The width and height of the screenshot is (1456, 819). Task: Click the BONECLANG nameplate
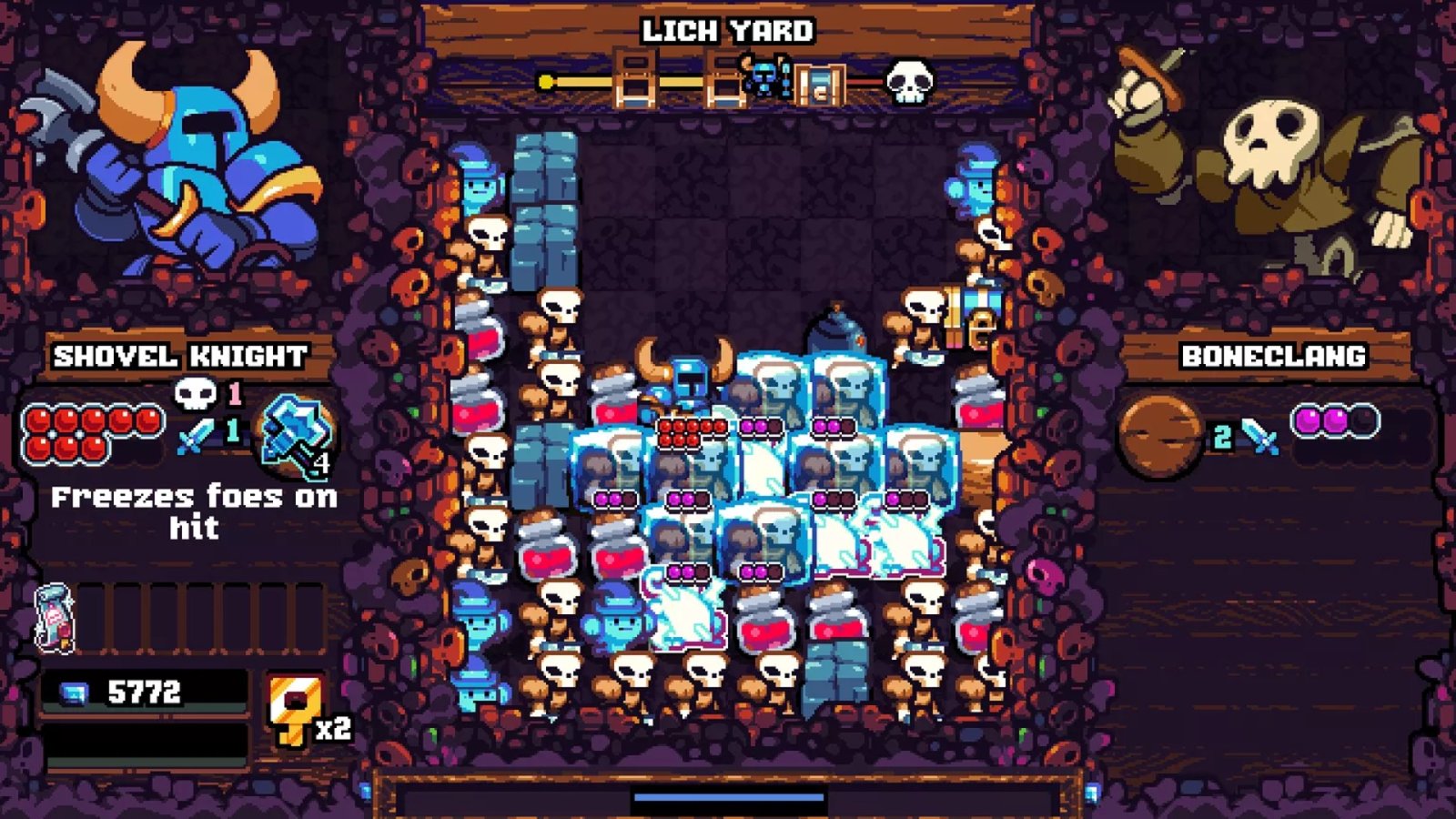pyautogui.click(x=1272, y=357)
